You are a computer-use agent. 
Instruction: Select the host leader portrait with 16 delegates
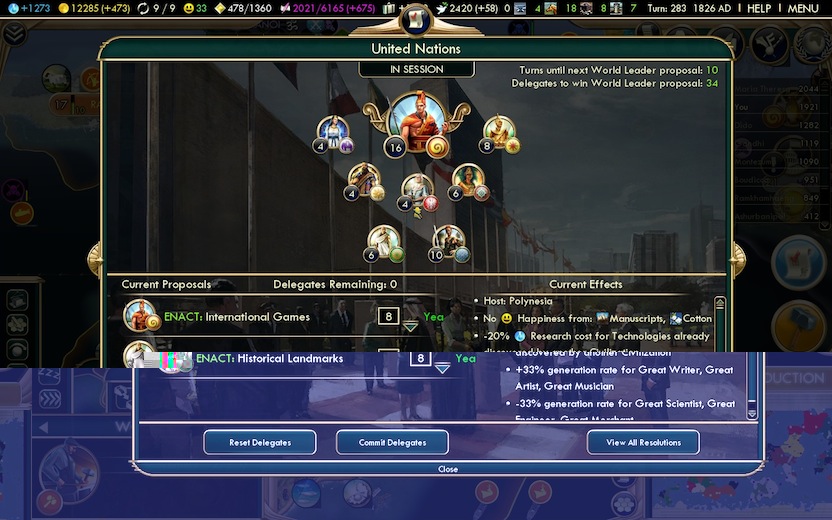click(x=415, y=122)
